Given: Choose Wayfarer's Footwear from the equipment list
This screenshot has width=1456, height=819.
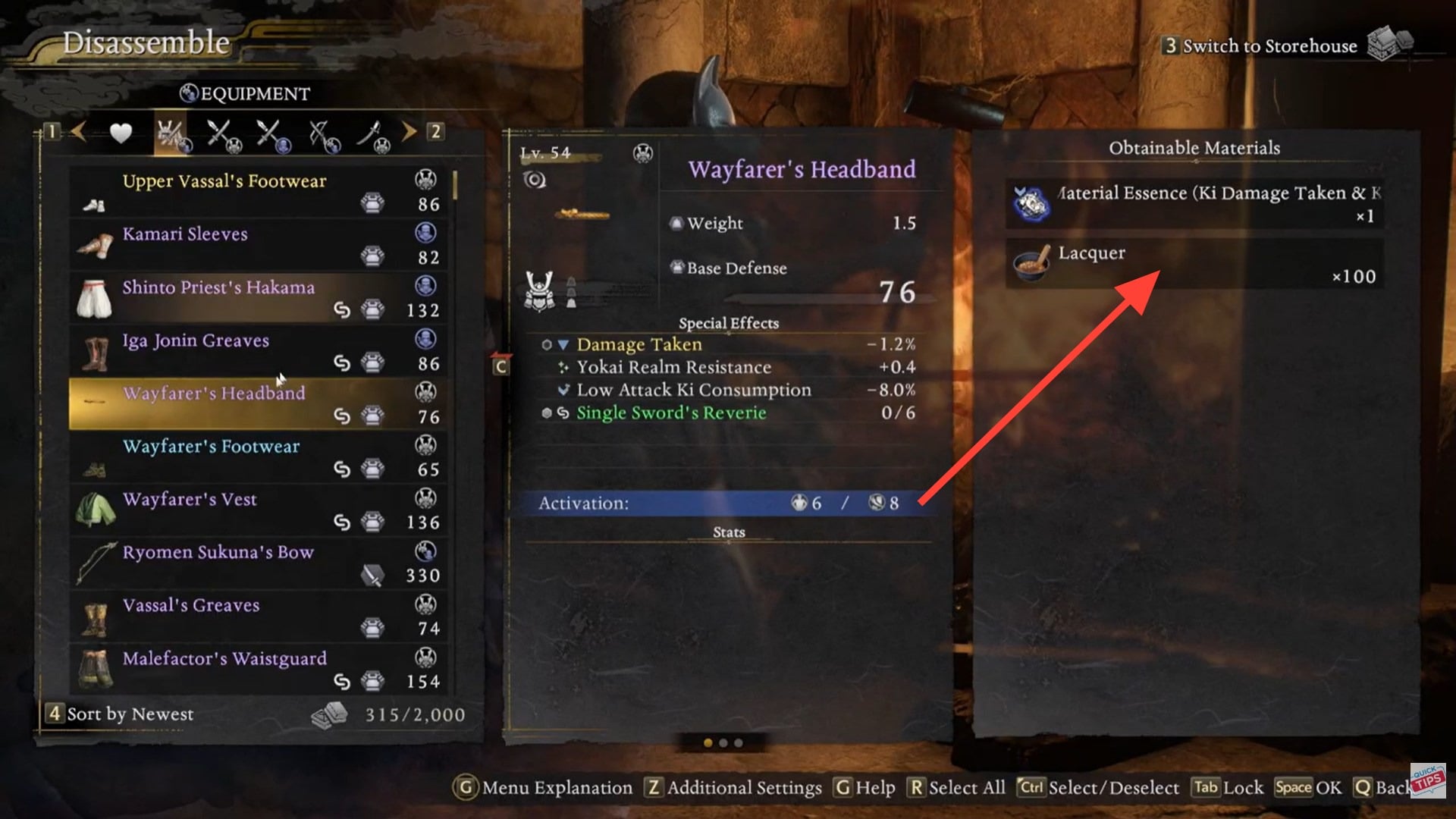Looking at the screenshot, I should 258,457.
